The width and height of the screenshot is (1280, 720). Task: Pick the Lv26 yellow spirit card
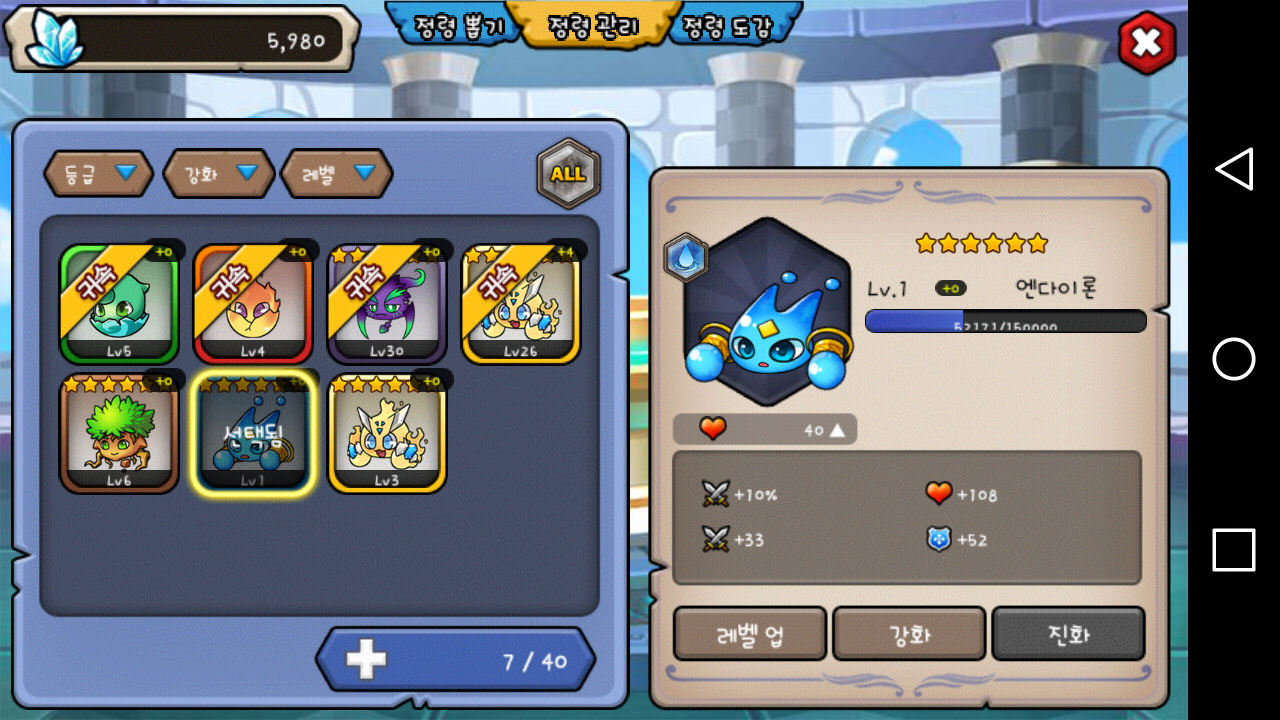pos(521,303)
